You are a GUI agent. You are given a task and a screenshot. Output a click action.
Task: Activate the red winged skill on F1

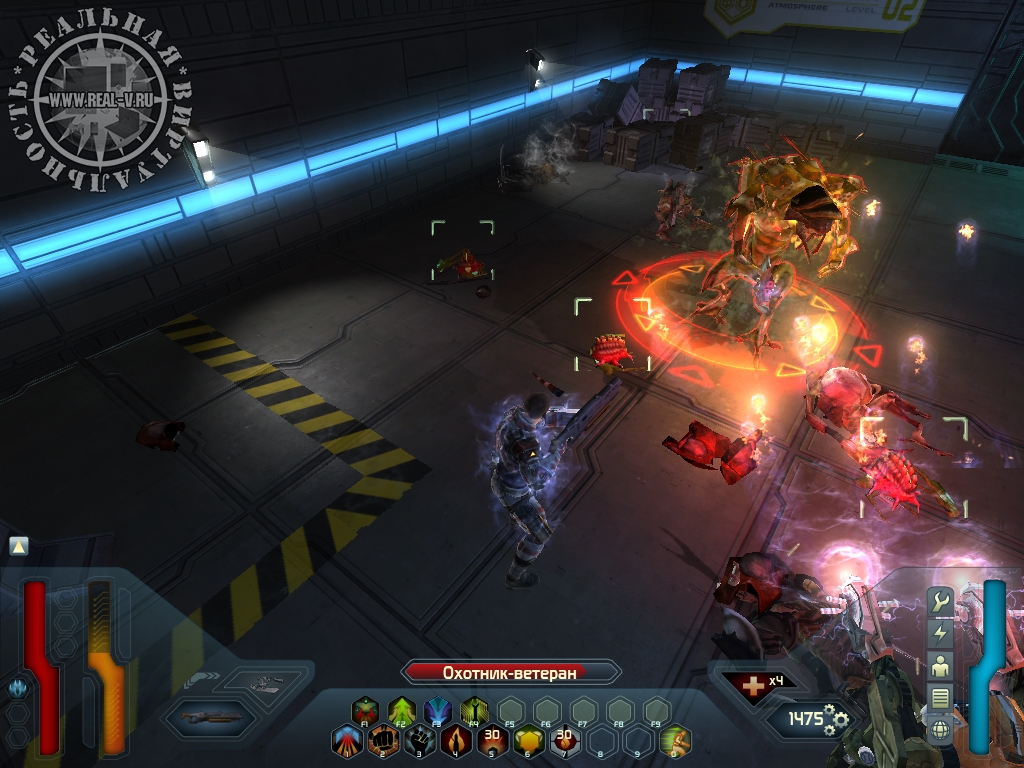366,711
